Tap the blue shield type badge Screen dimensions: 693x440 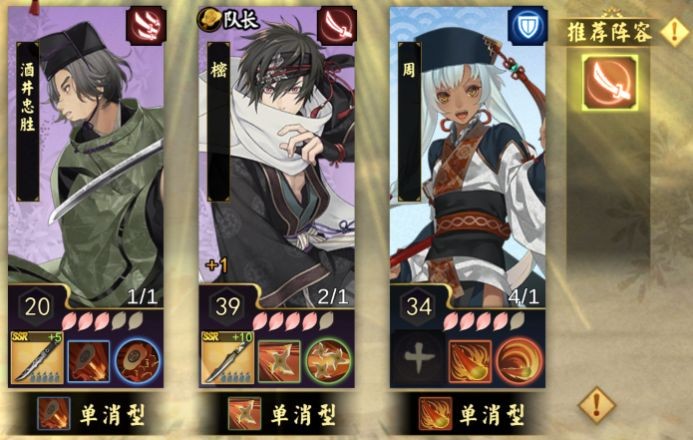coord(527,24)
